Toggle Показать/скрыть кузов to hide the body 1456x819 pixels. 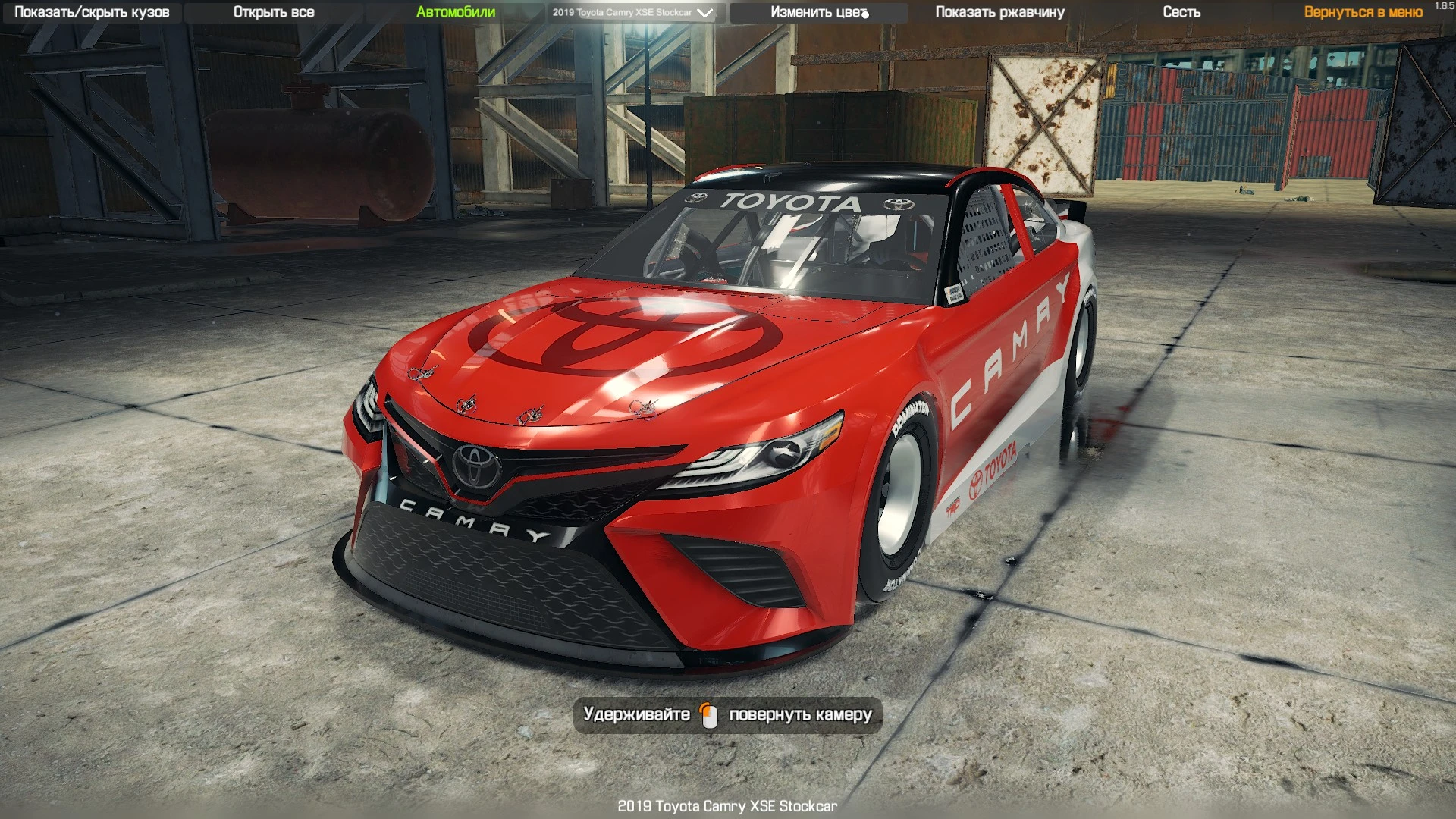pos(91,11)
